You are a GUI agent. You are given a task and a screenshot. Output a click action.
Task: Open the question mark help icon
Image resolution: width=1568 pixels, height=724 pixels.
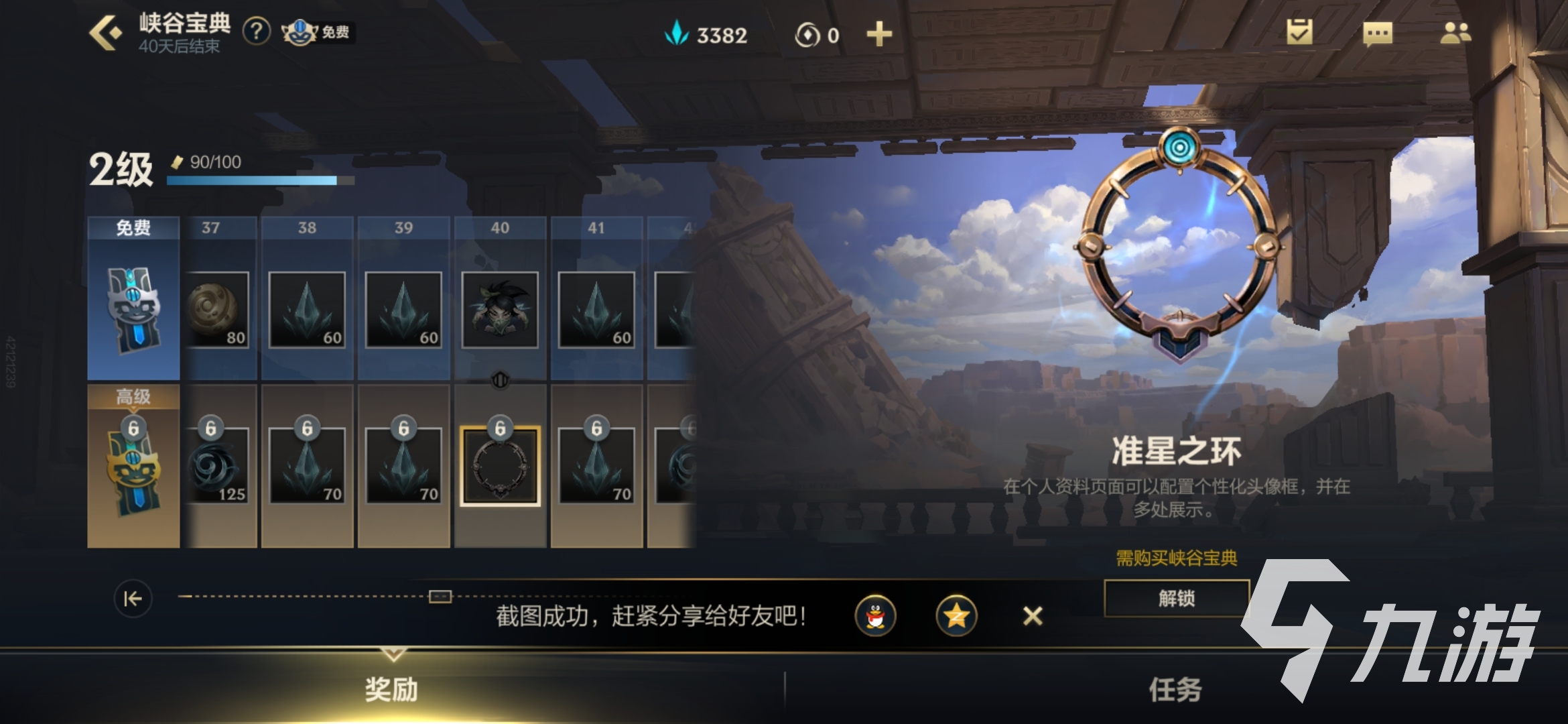coord(256,32)
